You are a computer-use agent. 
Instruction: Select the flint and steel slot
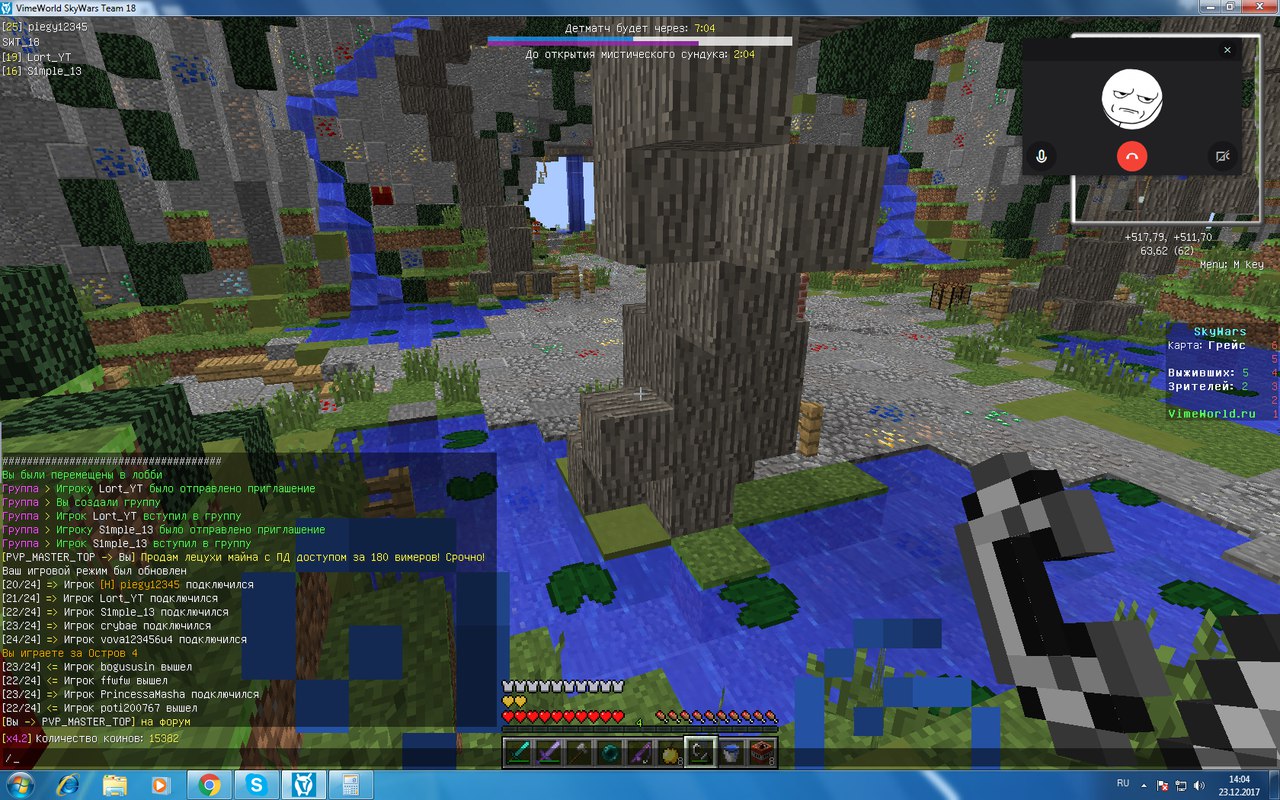click(x=700, y=752)
